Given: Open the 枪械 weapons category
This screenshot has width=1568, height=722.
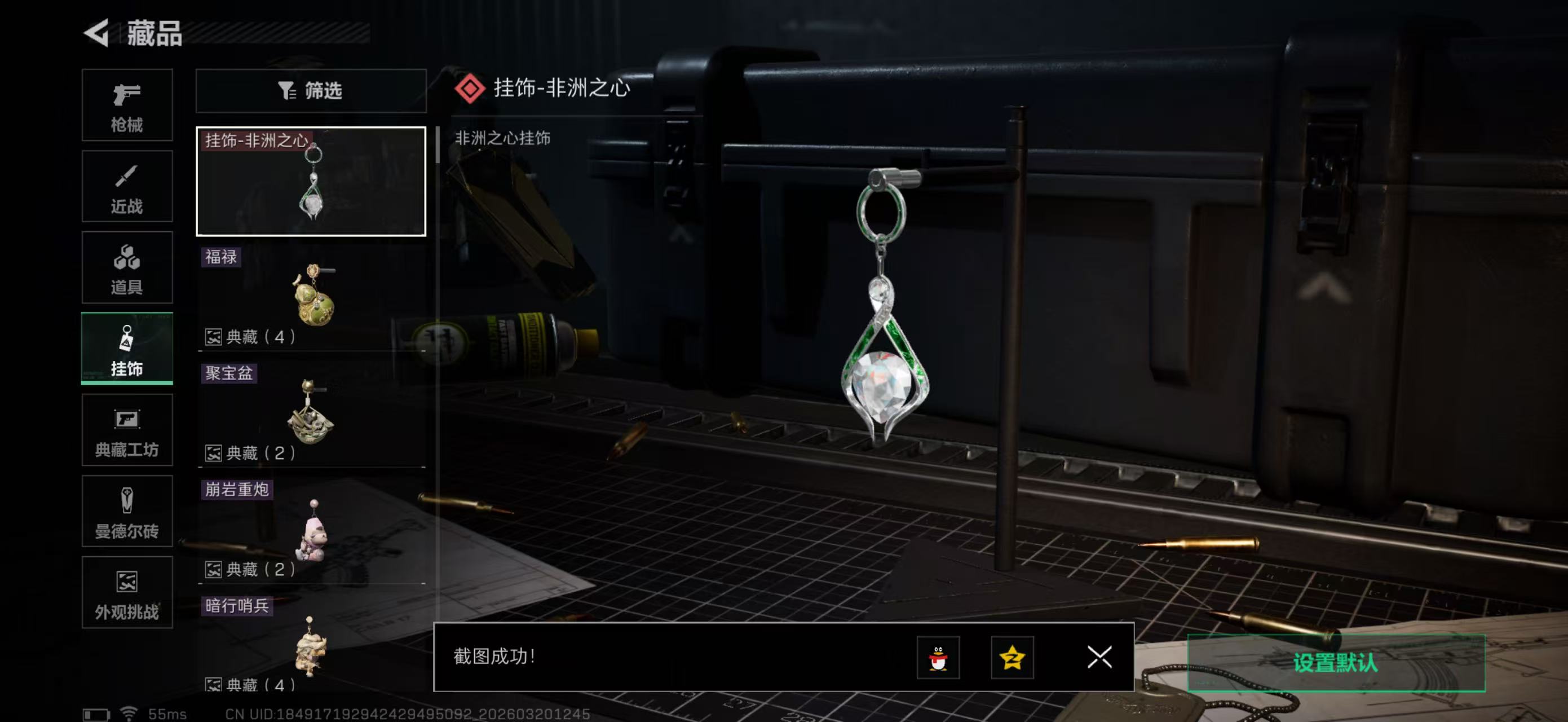Looking at the screenshot, I should click(x=127, y=105).
